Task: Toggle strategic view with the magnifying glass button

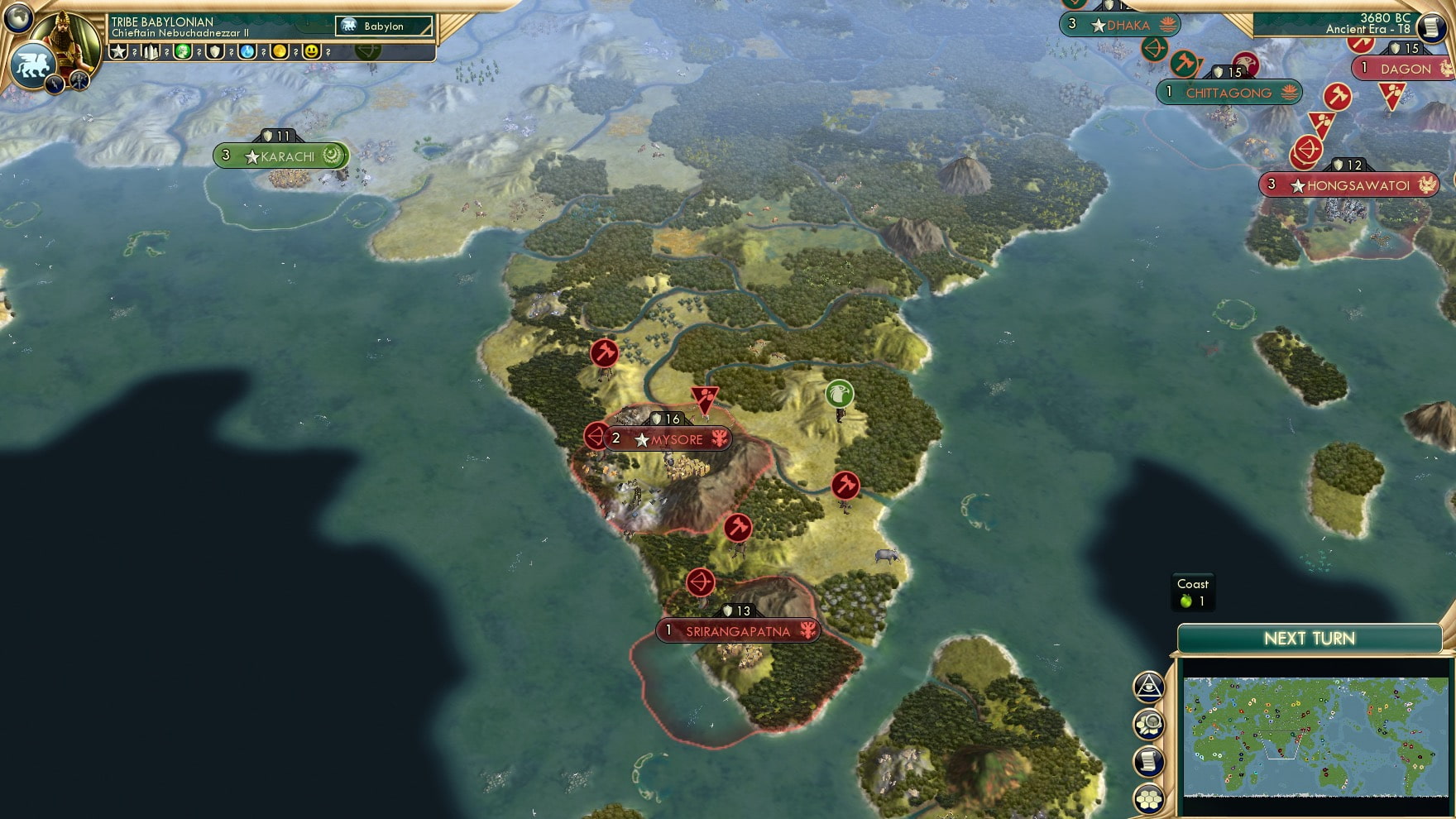Action: 1150,723
